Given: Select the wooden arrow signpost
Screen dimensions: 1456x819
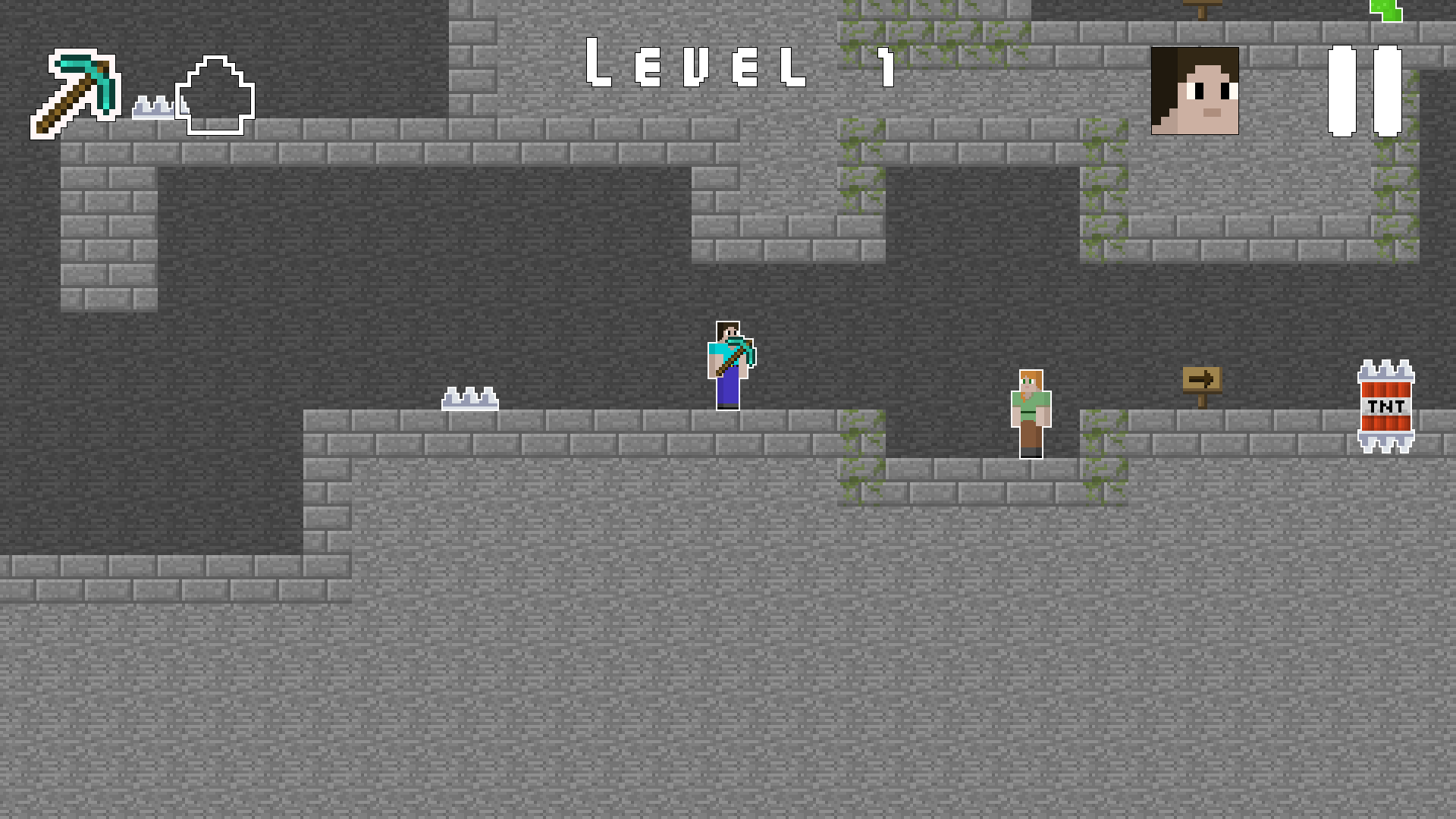Looking at the screenshot, I should [1202, 379].
